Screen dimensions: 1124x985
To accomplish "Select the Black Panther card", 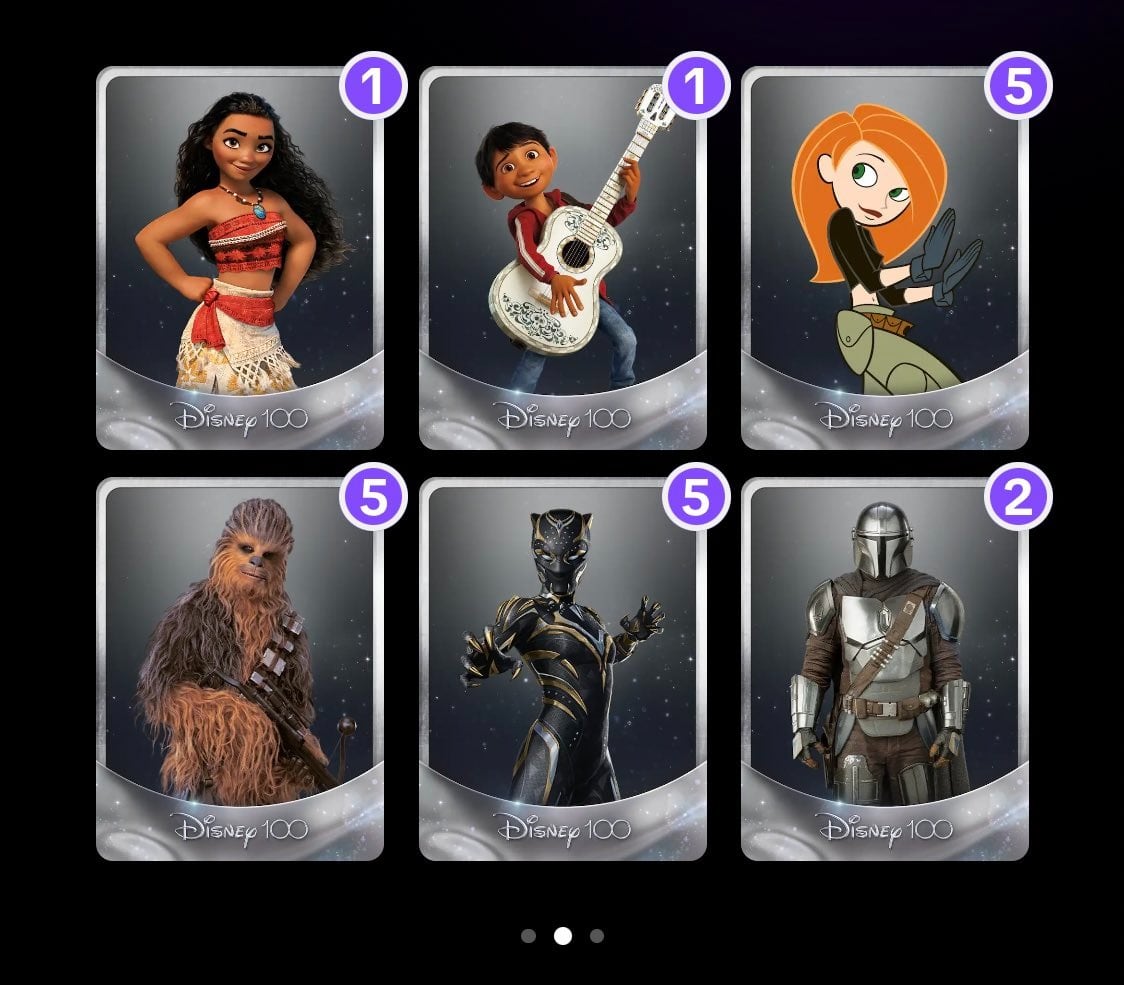I will (562, 668).
